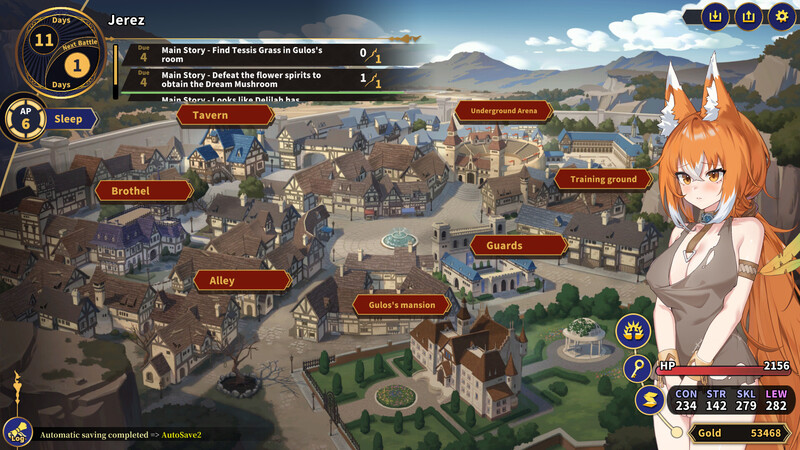This screenshot has width=800, height=450.
Task: Open the message Log scroll icon
Action: click(x=16, y=432)
